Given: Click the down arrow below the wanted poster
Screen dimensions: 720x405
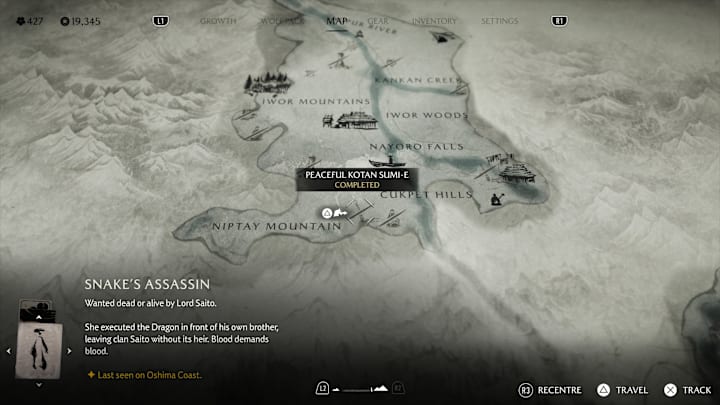Looking at the screenshot, I should click(39, 384).
